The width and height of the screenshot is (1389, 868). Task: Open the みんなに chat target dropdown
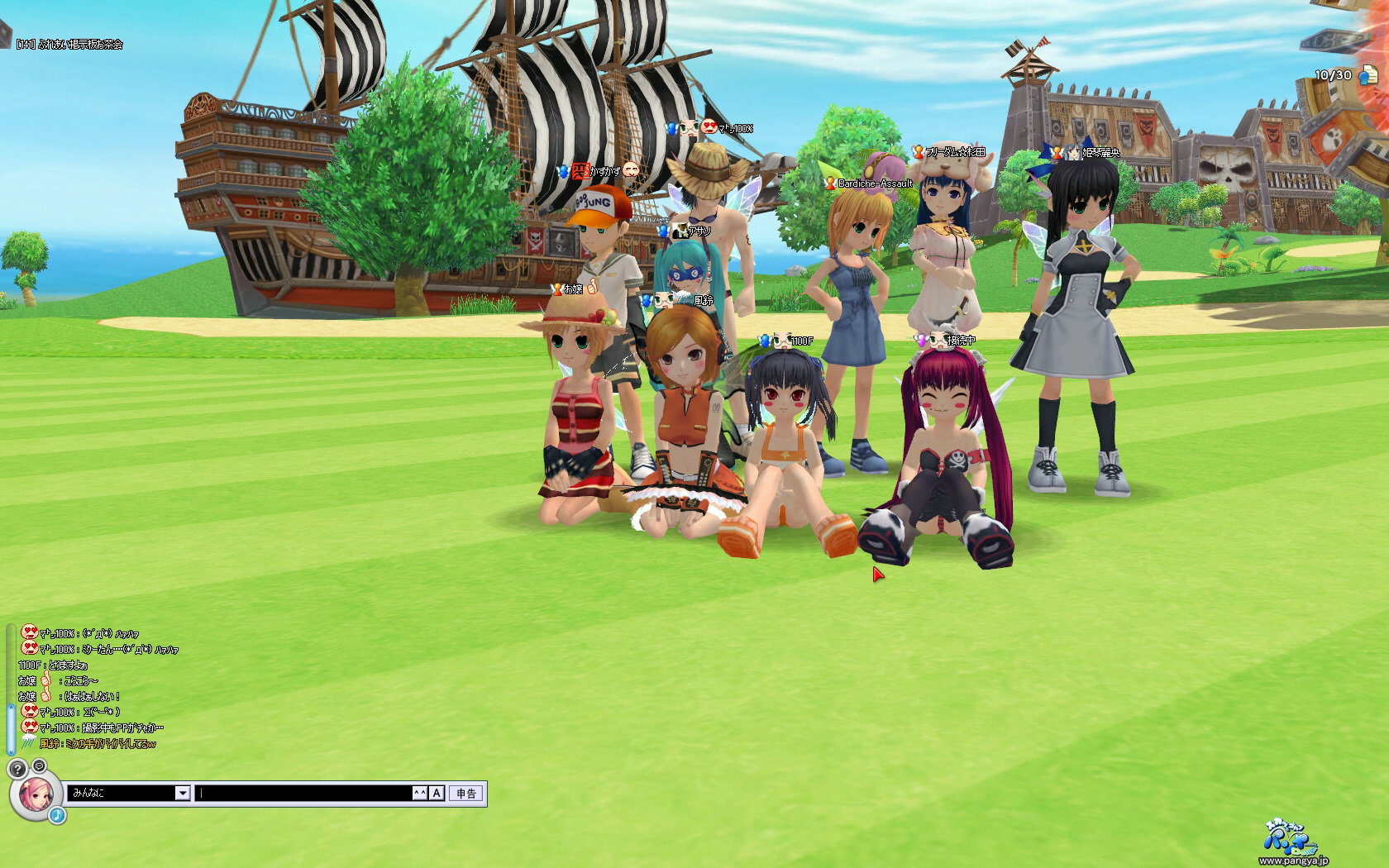tap(183, 794)
